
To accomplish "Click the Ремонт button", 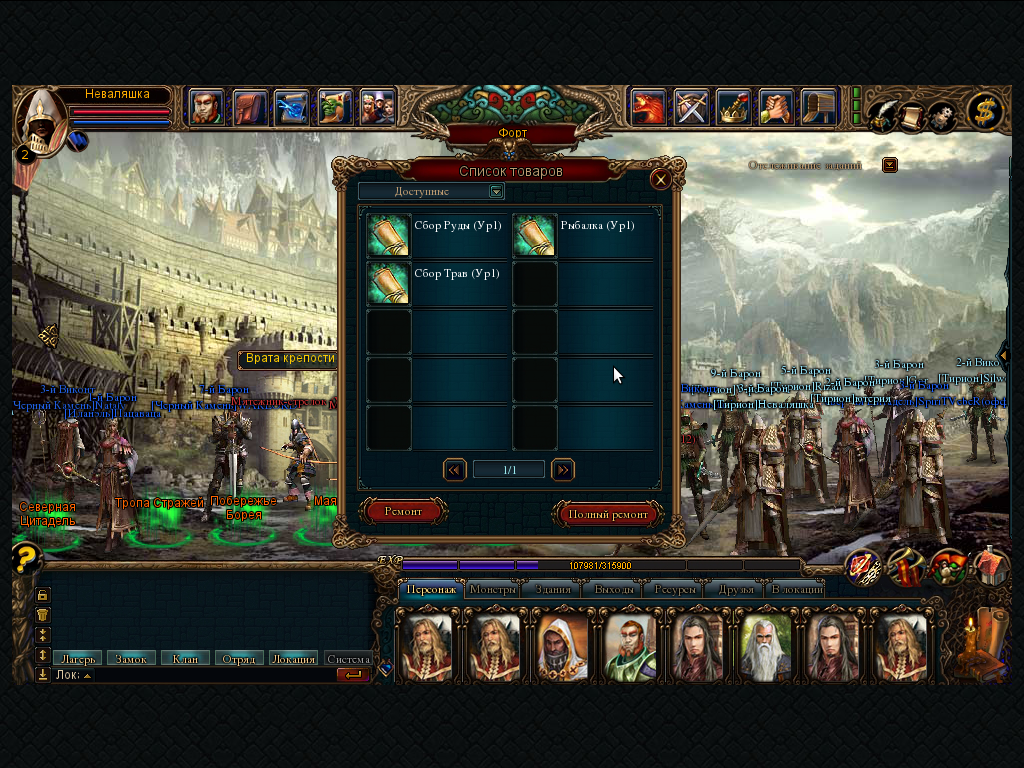I will coord(403,512).
